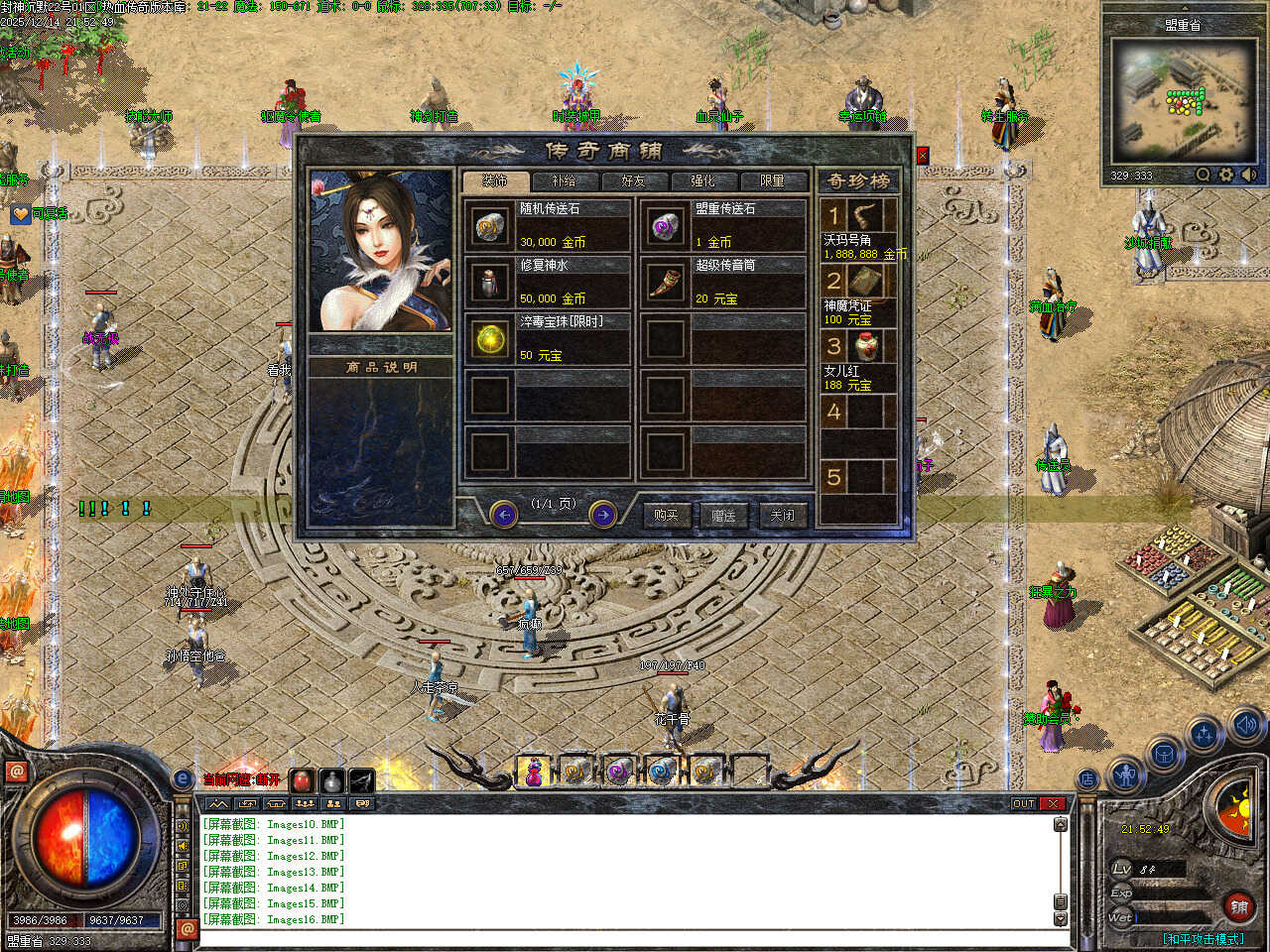Click the chat input field
The image size is (1270, 952).
tap(625, 938)
